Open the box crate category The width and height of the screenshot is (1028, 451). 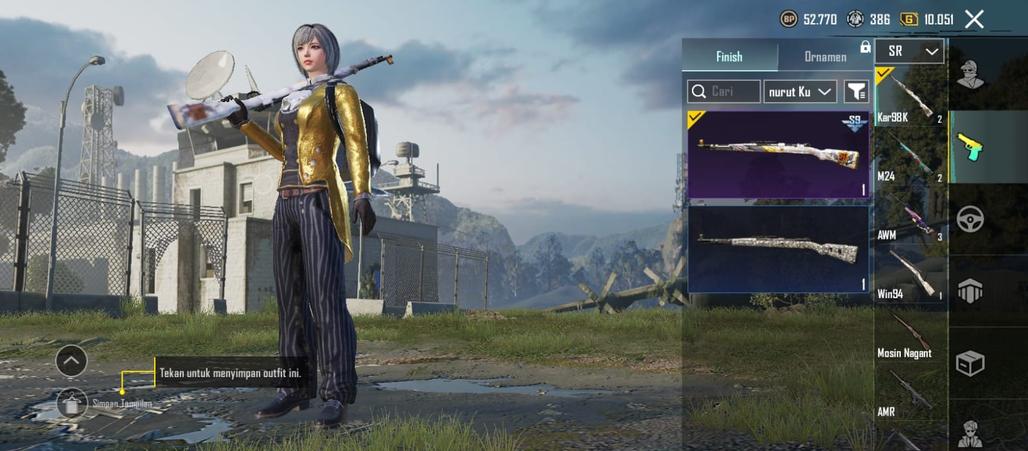click(969, 363)
